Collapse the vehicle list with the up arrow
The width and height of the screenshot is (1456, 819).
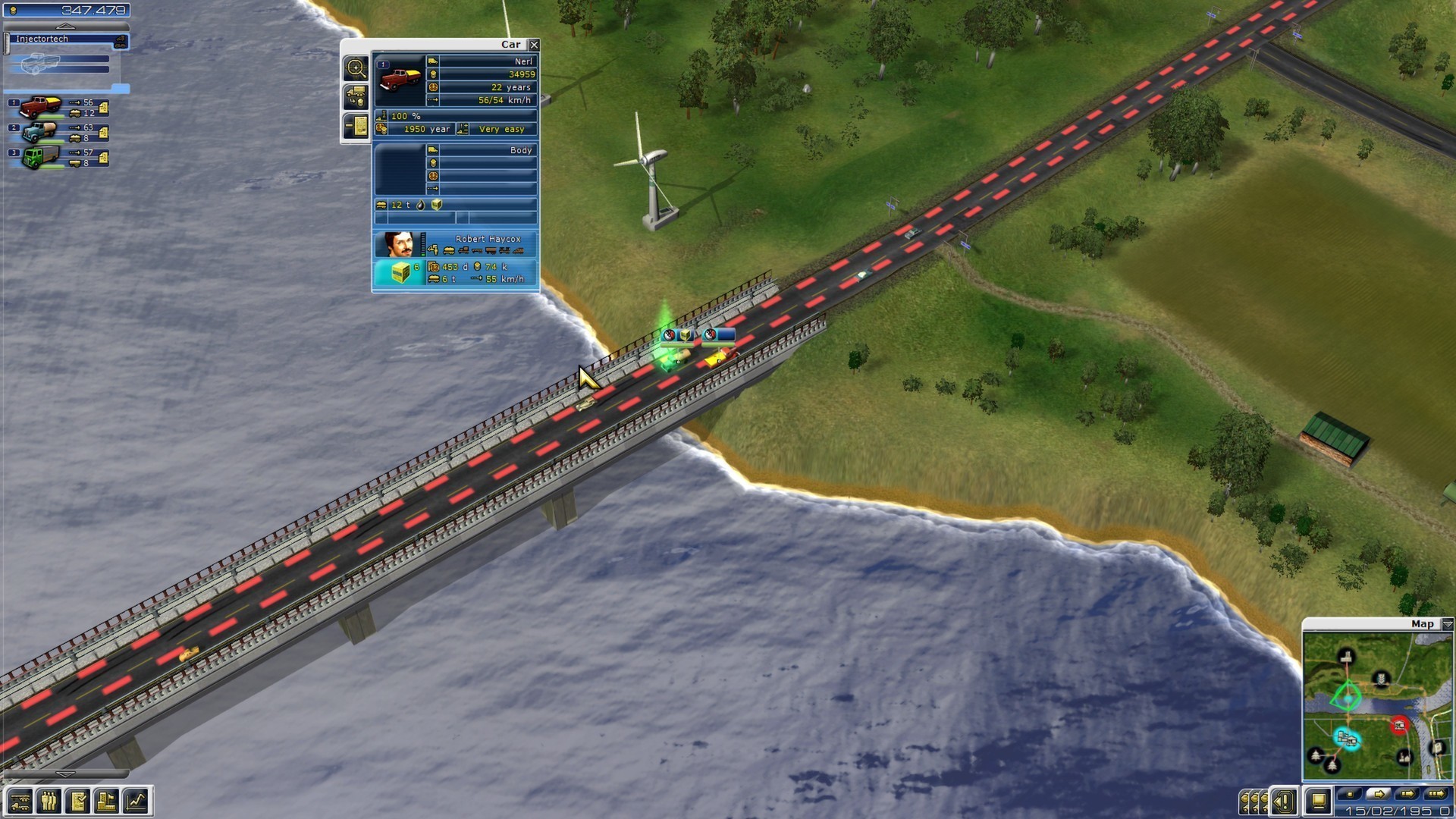[x=65, y=27]
